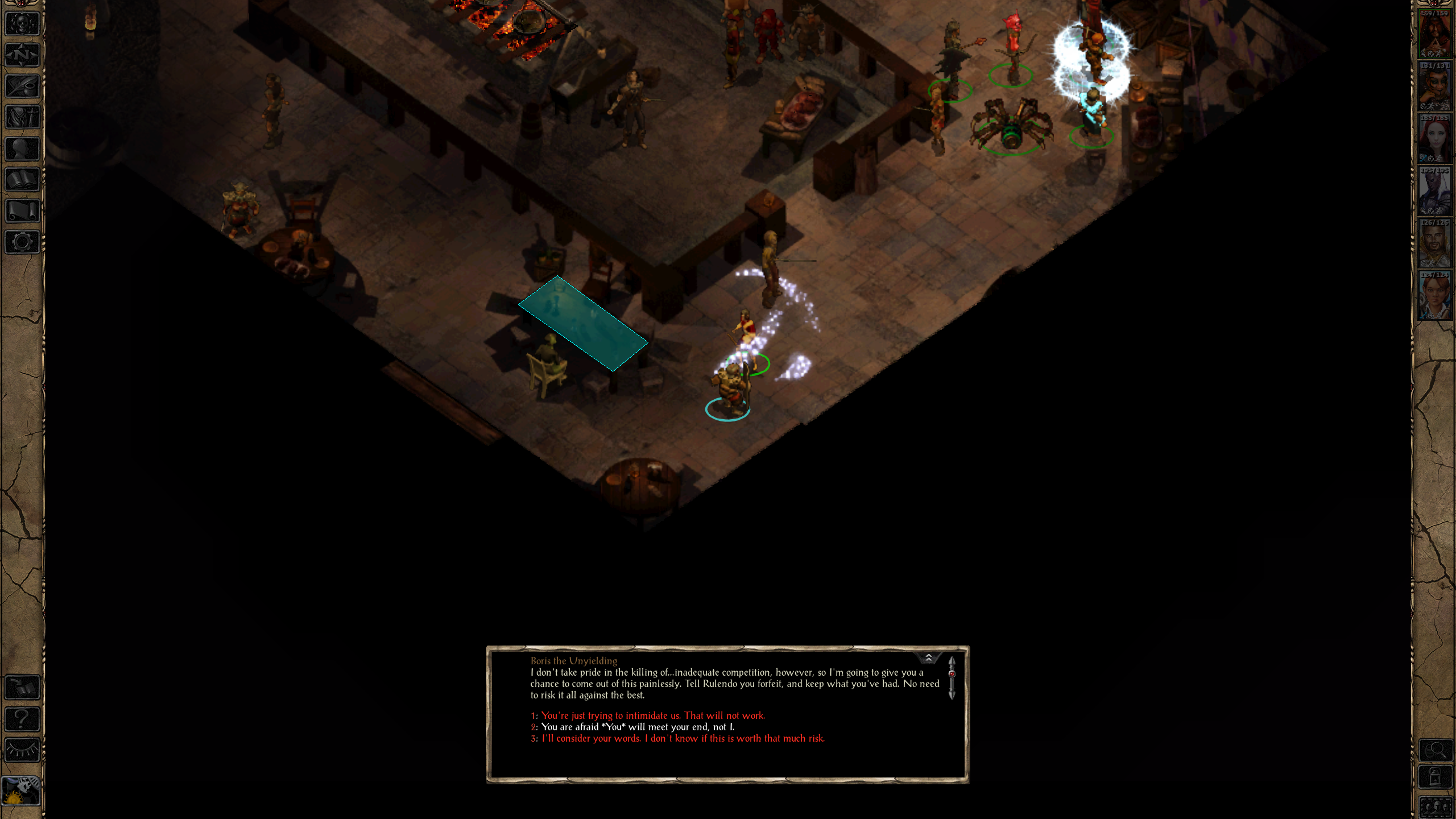Select reply "You are afraid *You* will meet your end"

pyautogui.click(x=638, y=727)
